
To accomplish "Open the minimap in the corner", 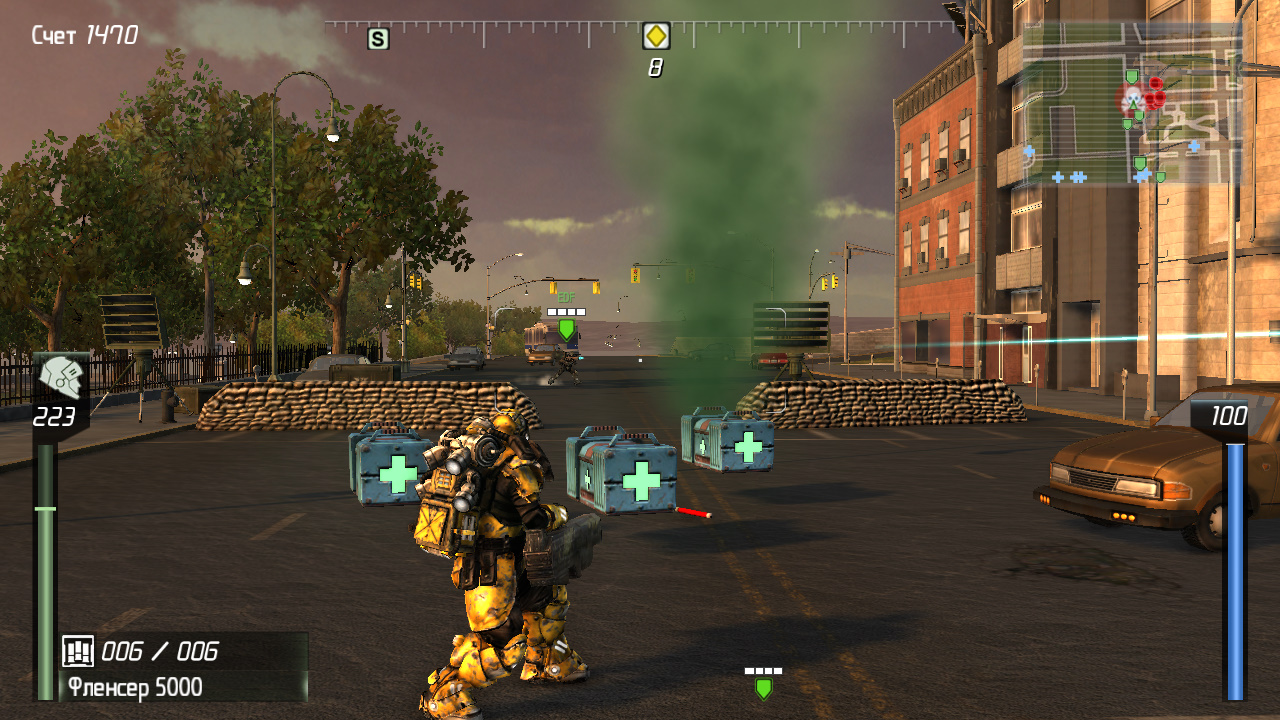I will 1131,105.
